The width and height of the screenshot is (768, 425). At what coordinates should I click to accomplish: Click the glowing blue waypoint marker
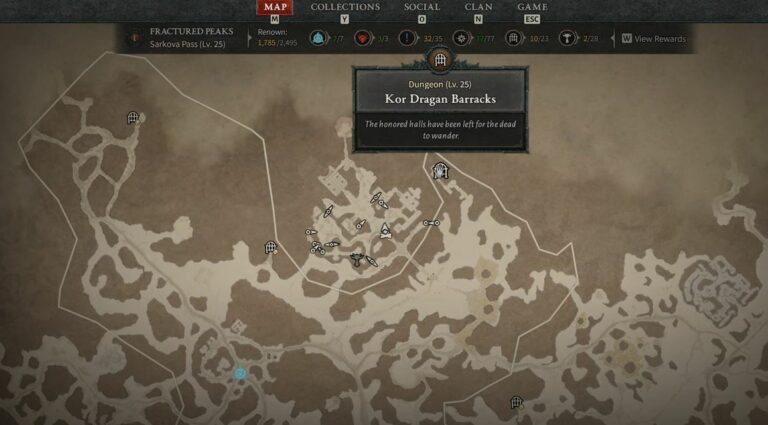click(240, 374)
